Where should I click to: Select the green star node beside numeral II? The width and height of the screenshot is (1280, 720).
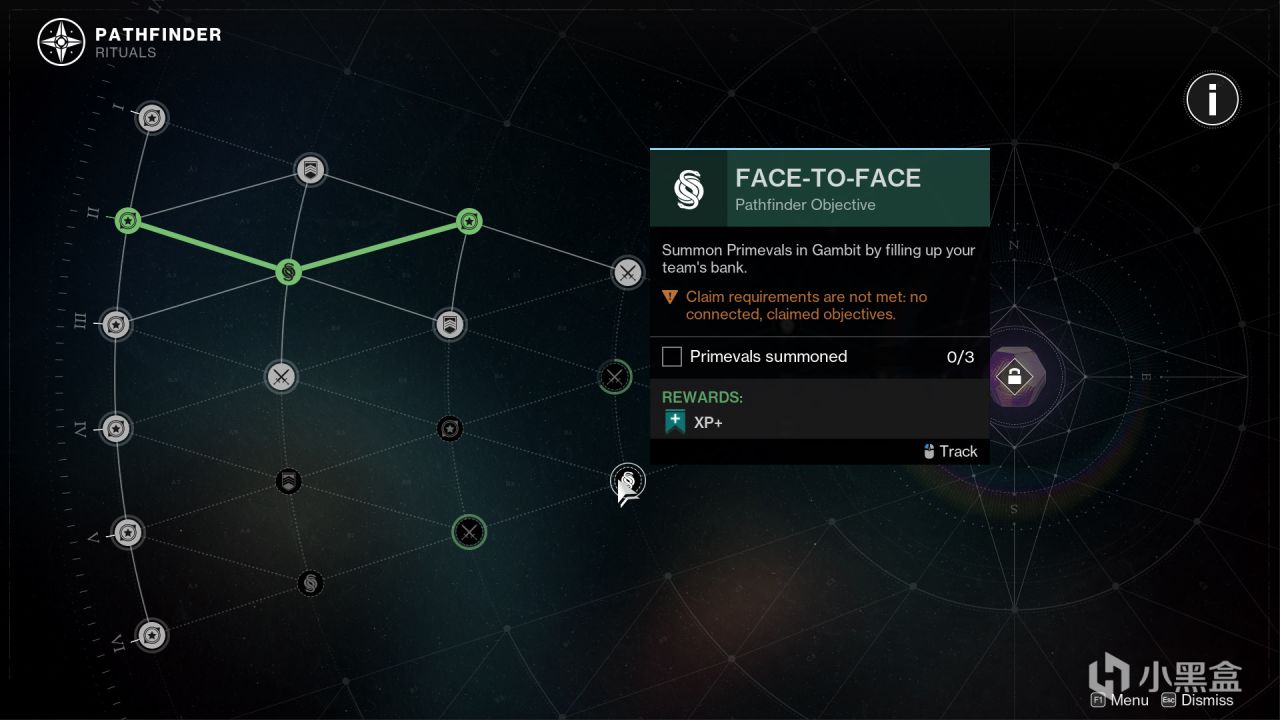127,220
